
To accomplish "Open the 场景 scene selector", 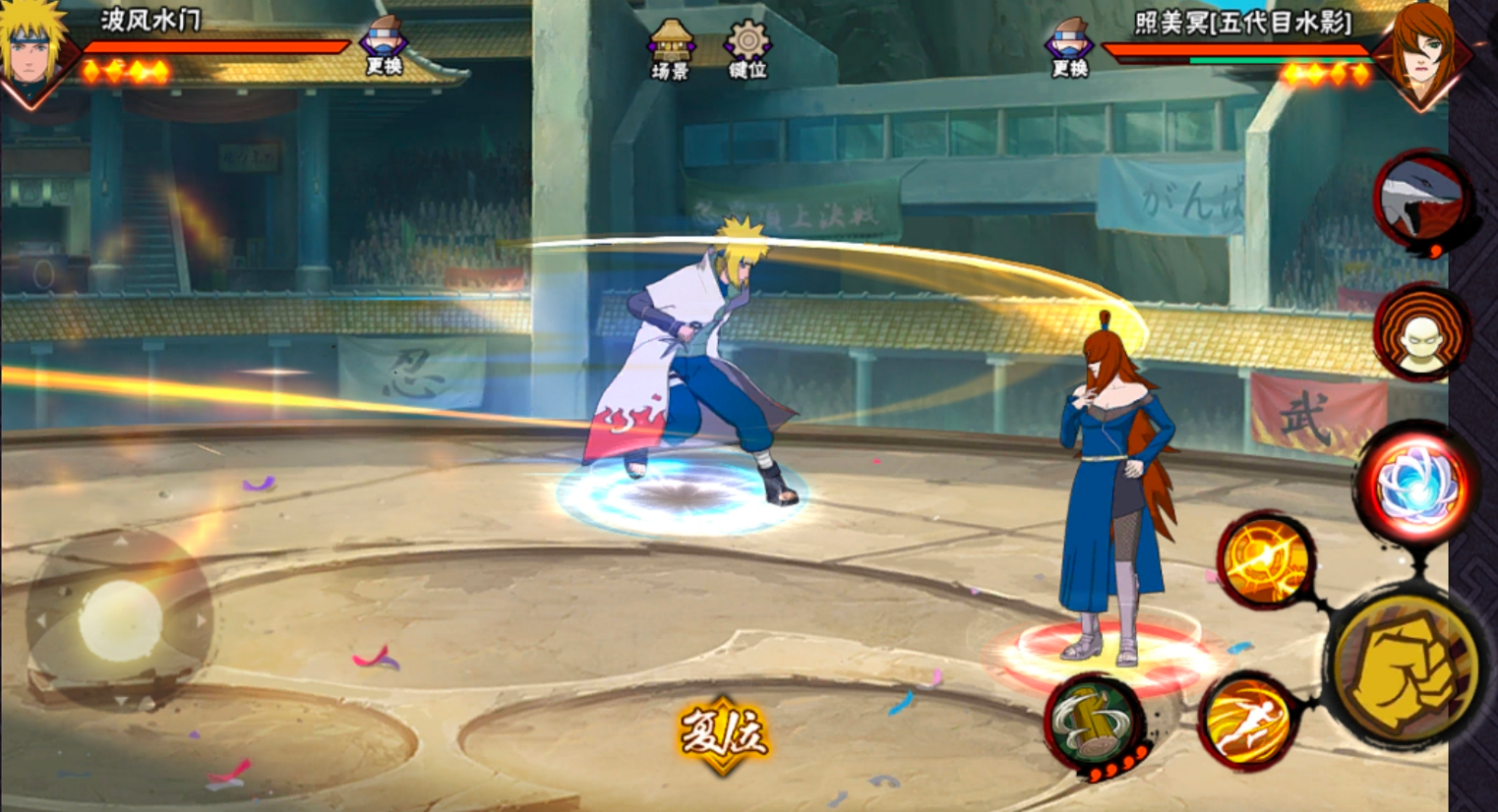I will [670, 49].
